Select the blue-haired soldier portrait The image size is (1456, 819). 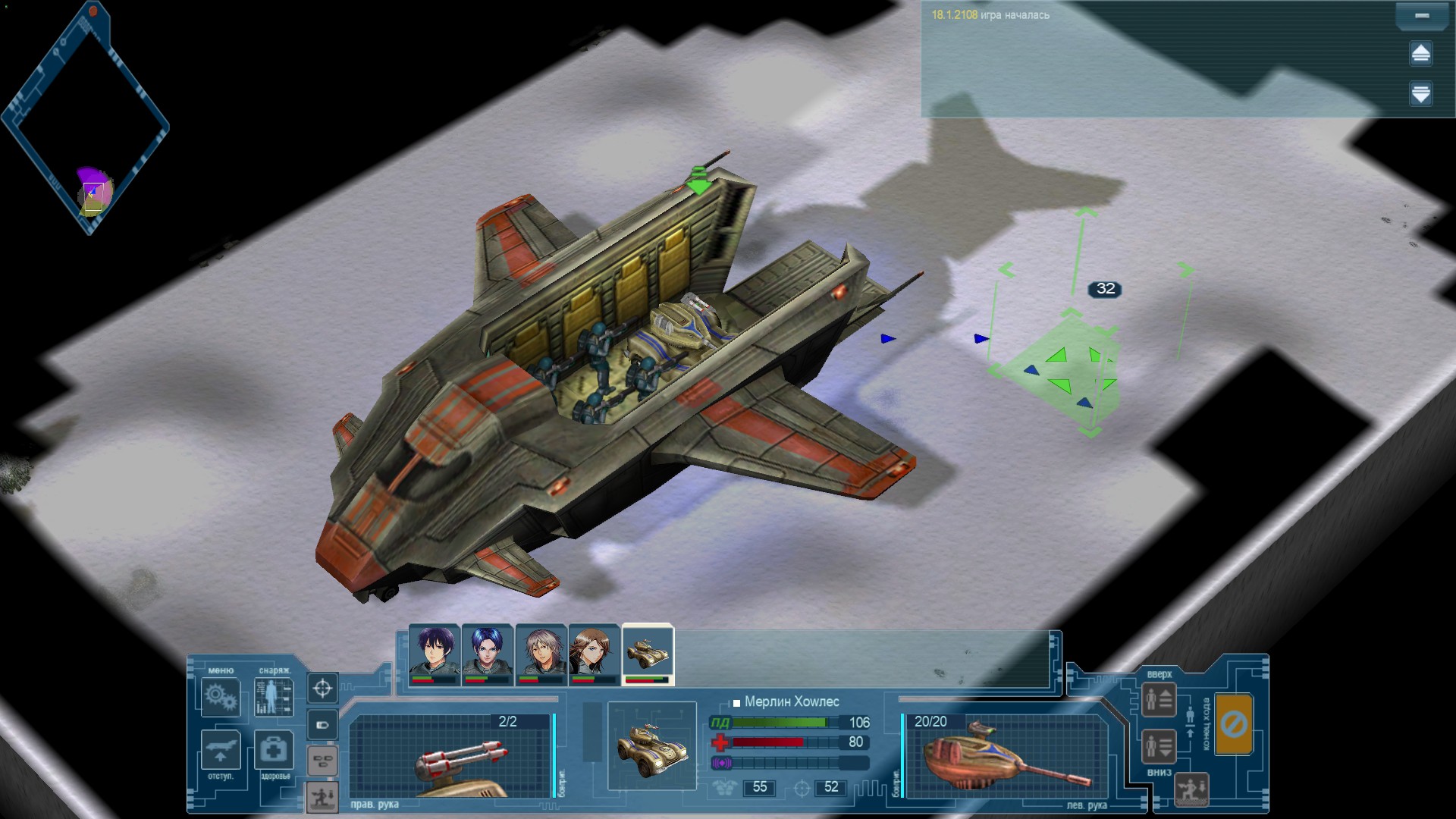tap(487, 654)
